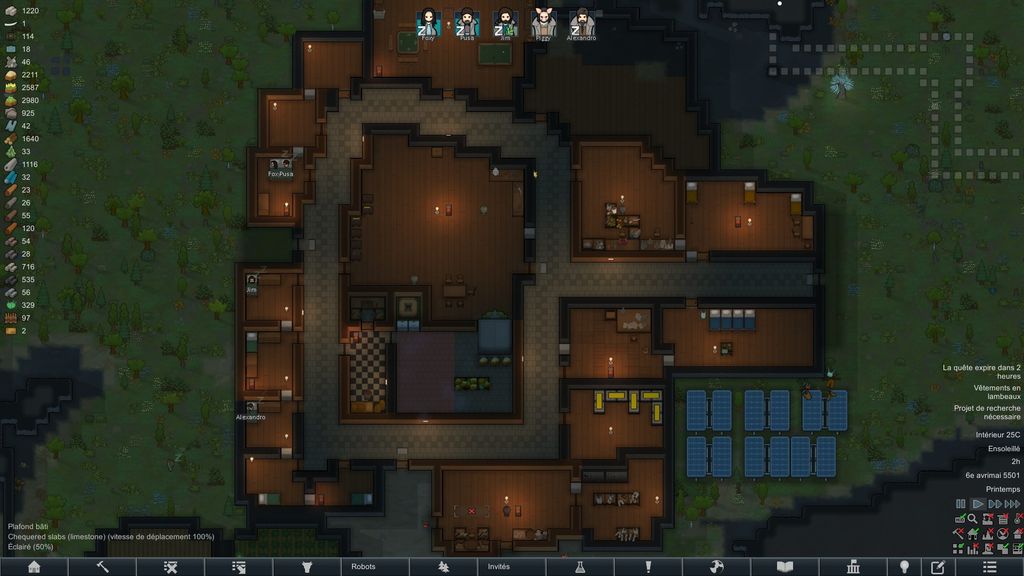
Task: Open the History tab with the book icon
Action: point(785,567)
